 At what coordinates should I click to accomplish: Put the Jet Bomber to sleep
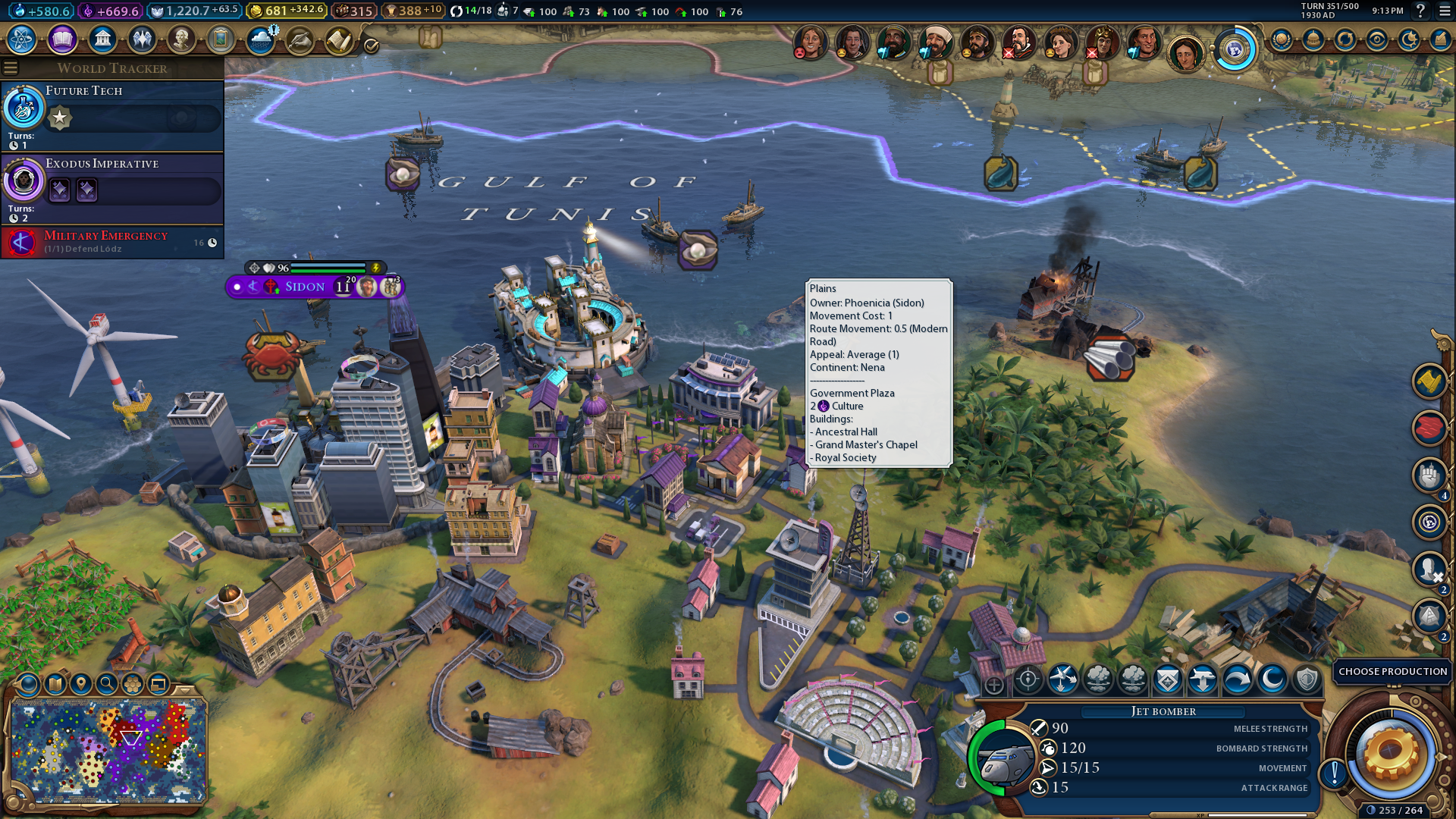(1272, 679)
